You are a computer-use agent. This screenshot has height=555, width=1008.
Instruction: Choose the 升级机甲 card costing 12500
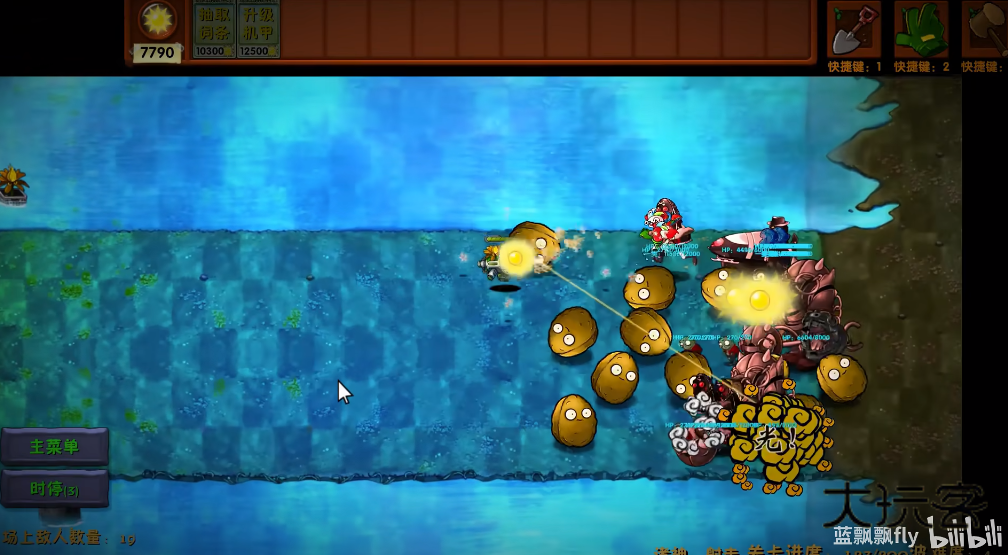257,29
